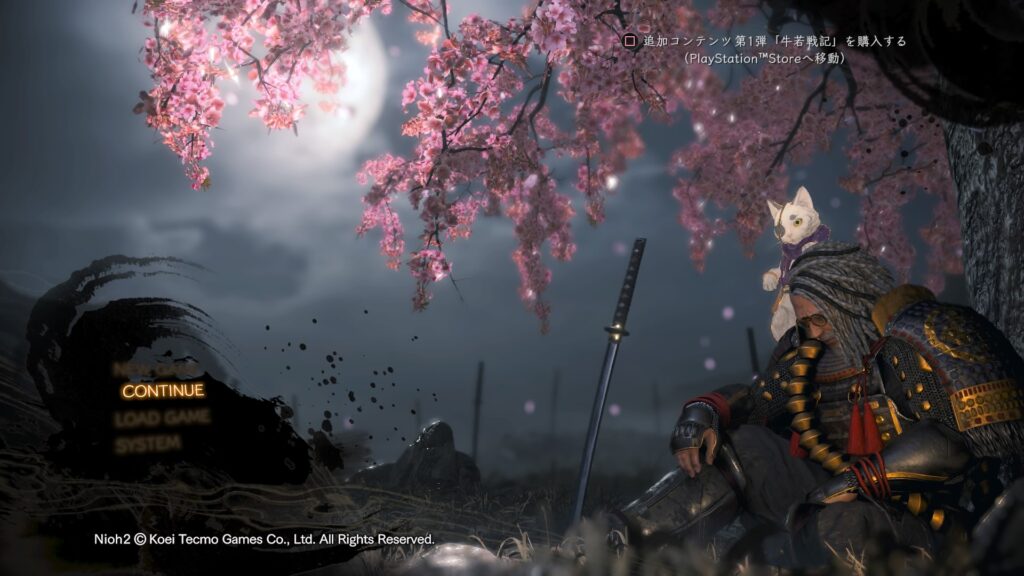Open the SYSTEM settings entry
This screenshot has width=1024, height=576.
(x=147, y=443)
